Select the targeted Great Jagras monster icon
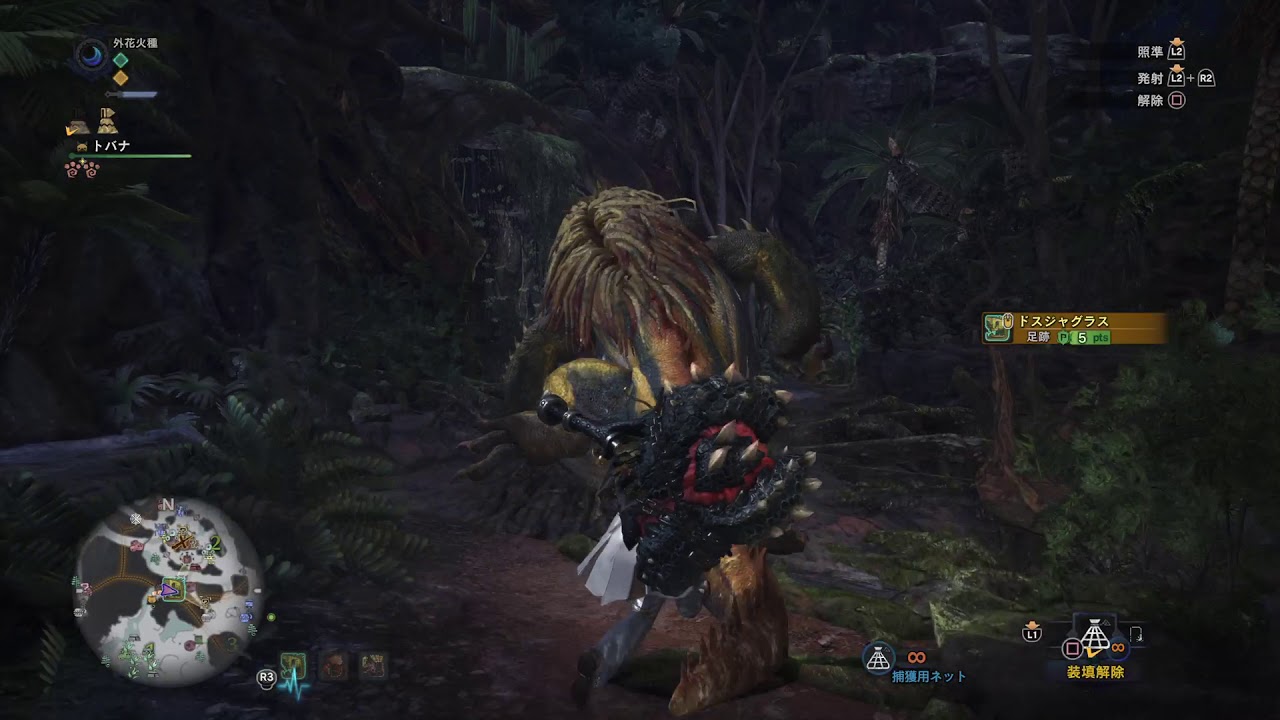 pyautogui.click(x=292, y=665)
